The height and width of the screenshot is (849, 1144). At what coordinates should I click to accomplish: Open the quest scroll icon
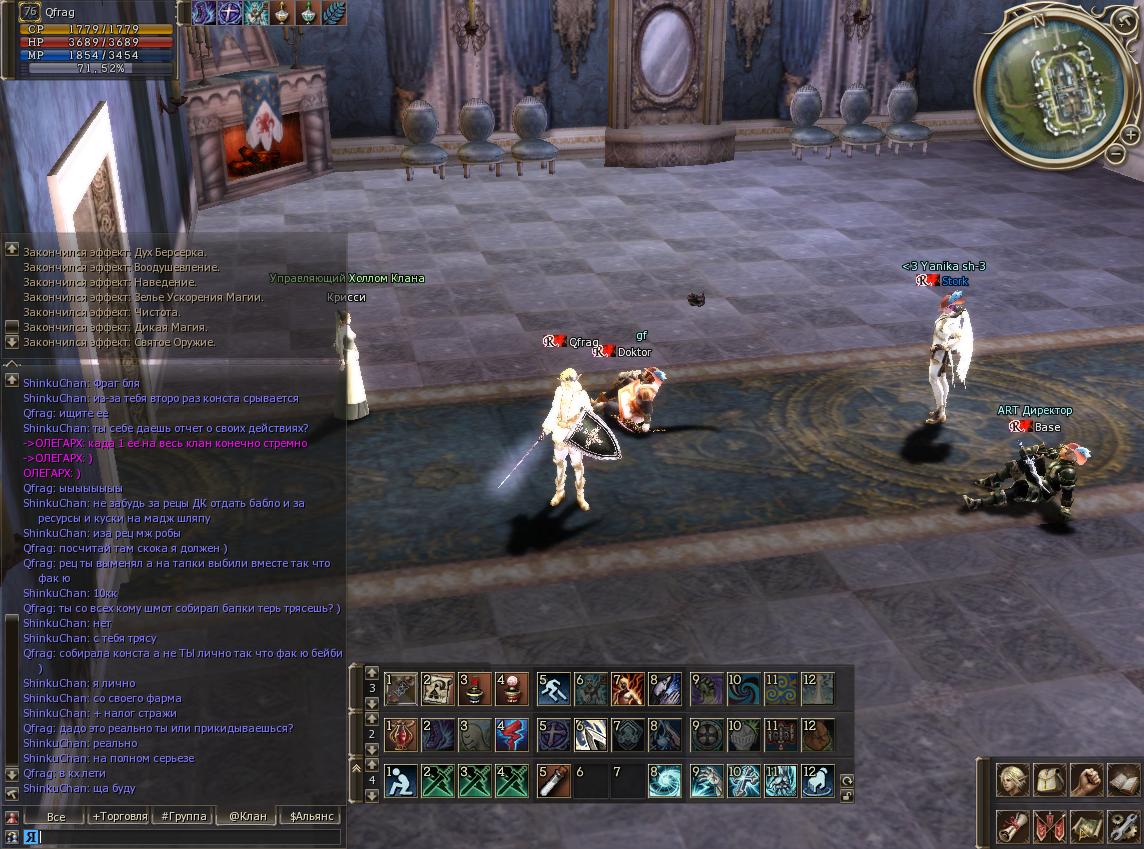(1013, 826)
